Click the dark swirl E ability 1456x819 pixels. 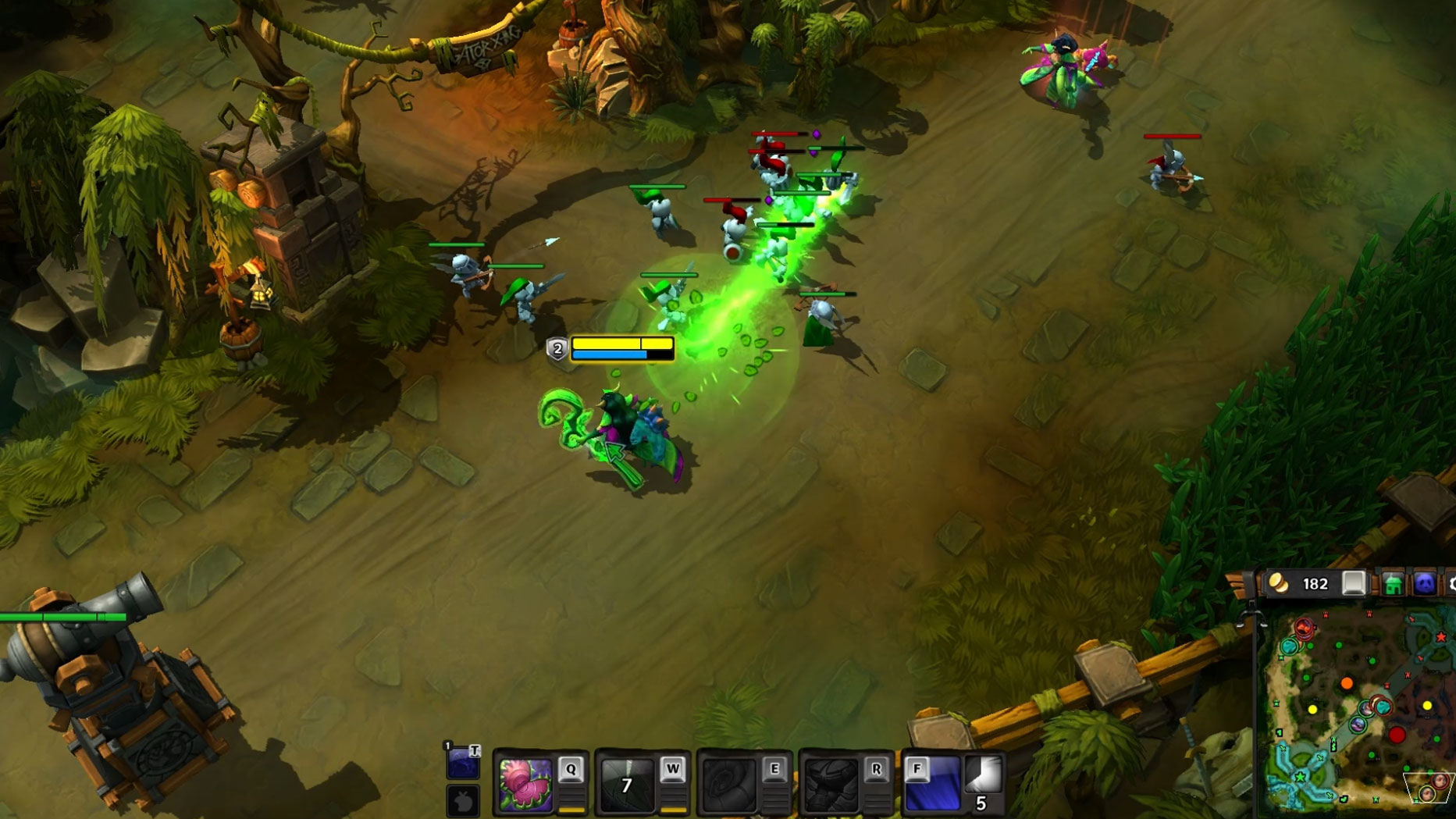pyautogui.click(x=728, y=784)
